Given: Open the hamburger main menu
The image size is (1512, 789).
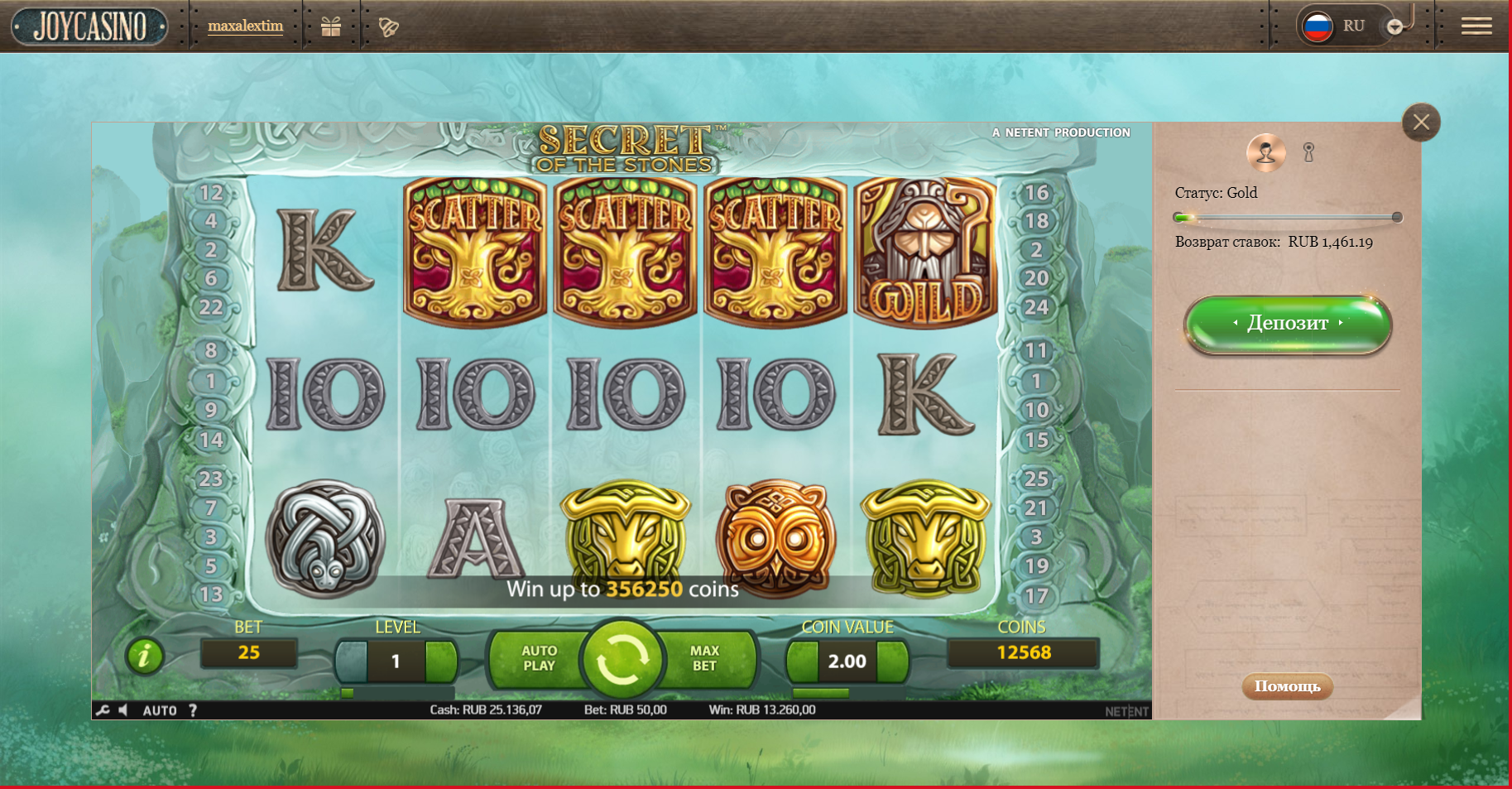Looking at the screenshot, I should (1476, 26).
